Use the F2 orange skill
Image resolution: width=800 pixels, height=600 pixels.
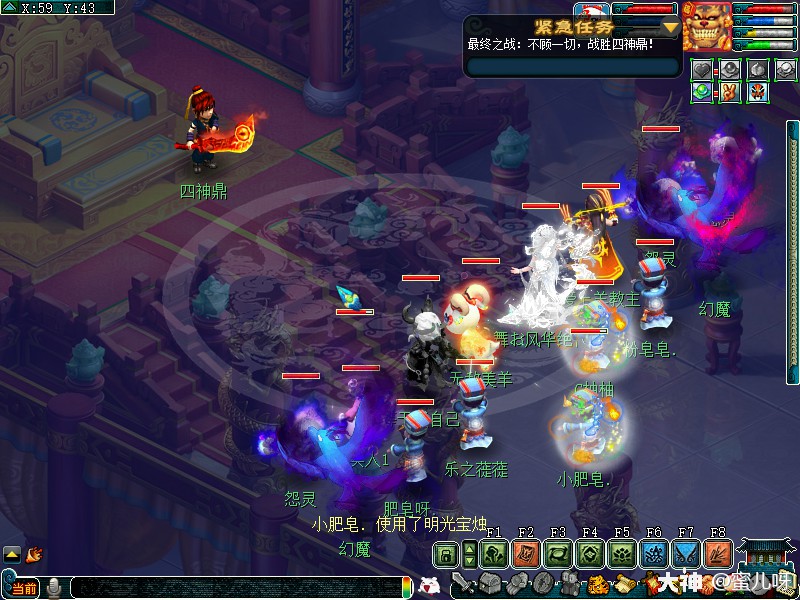pos(525,555)
